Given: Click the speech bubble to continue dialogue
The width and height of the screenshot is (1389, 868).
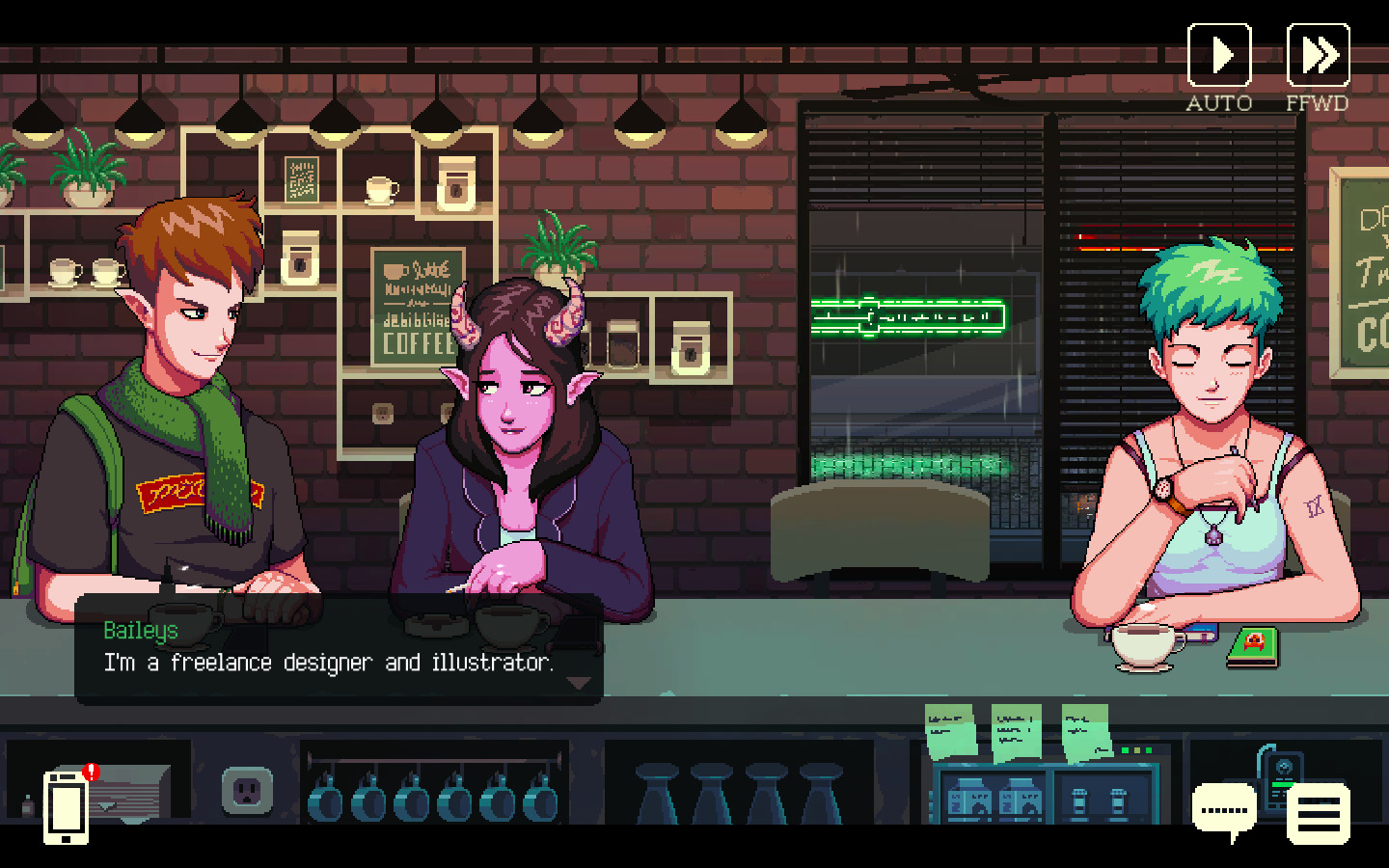Looking at the screenshot, I should pos(1223,812).
